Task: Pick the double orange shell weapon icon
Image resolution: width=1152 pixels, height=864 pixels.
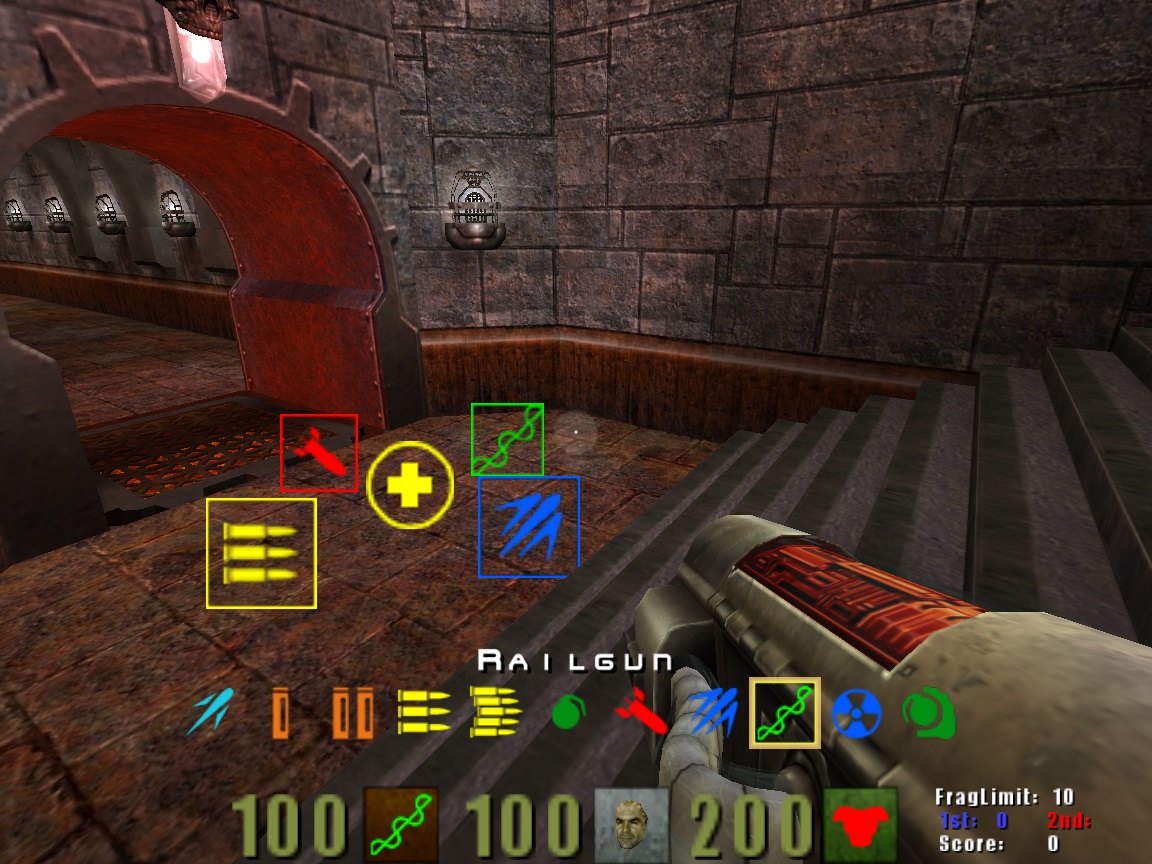Action: tap(354, 713)
